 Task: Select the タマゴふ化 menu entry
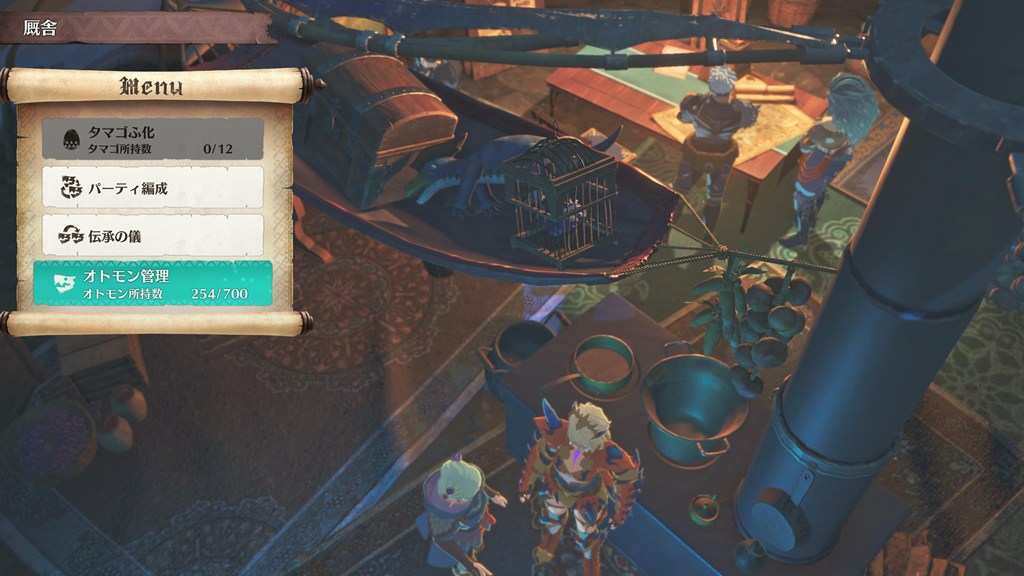click(152, 139)
